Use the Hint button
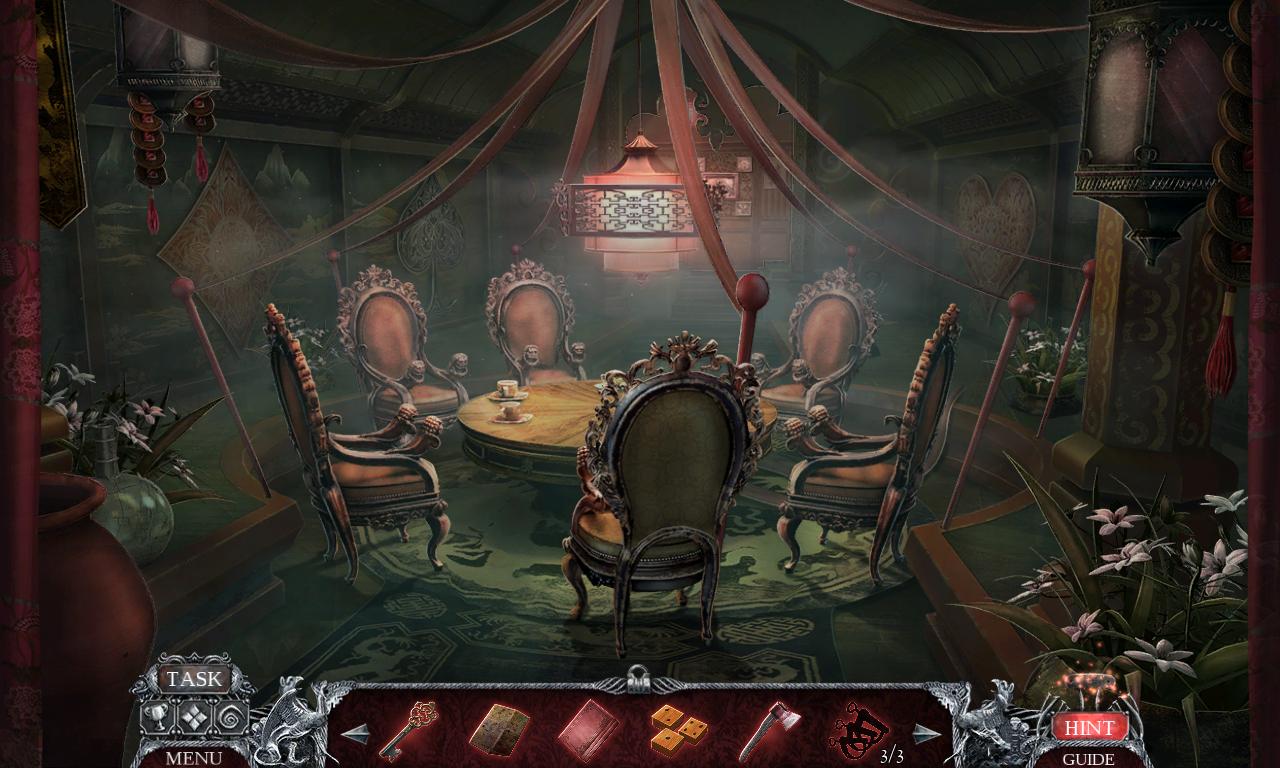This screenshot has width=1280, height=768. (1089, 727)
